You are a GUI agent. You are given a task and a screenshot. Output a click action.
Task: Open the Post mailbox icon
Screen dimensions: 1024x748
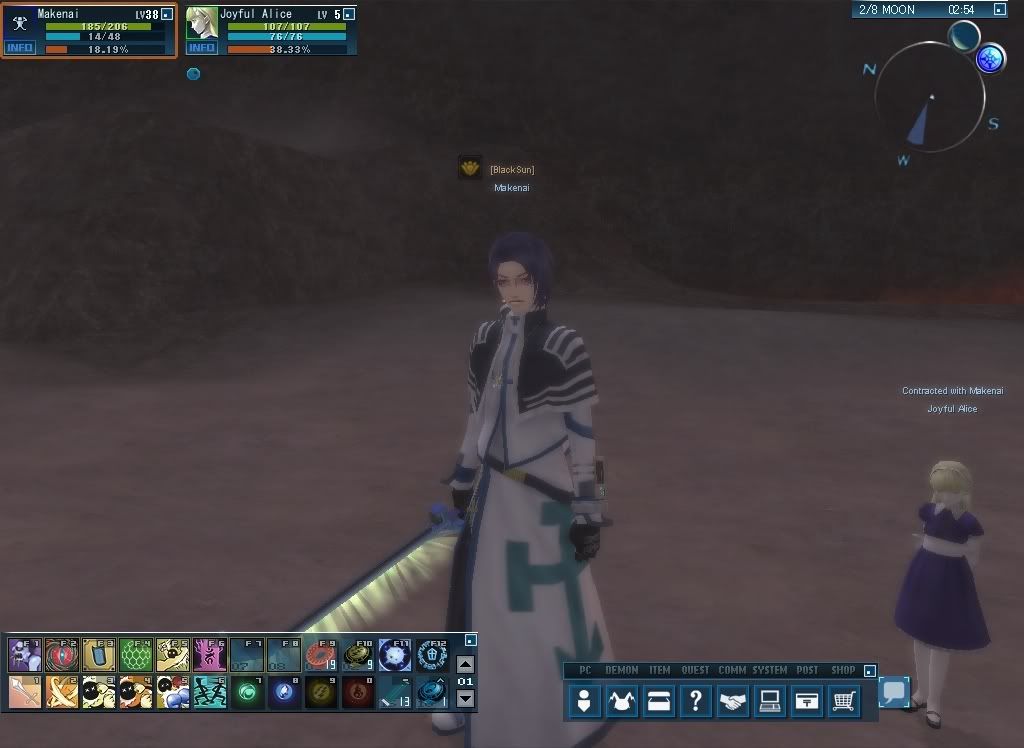coord(806,702)
